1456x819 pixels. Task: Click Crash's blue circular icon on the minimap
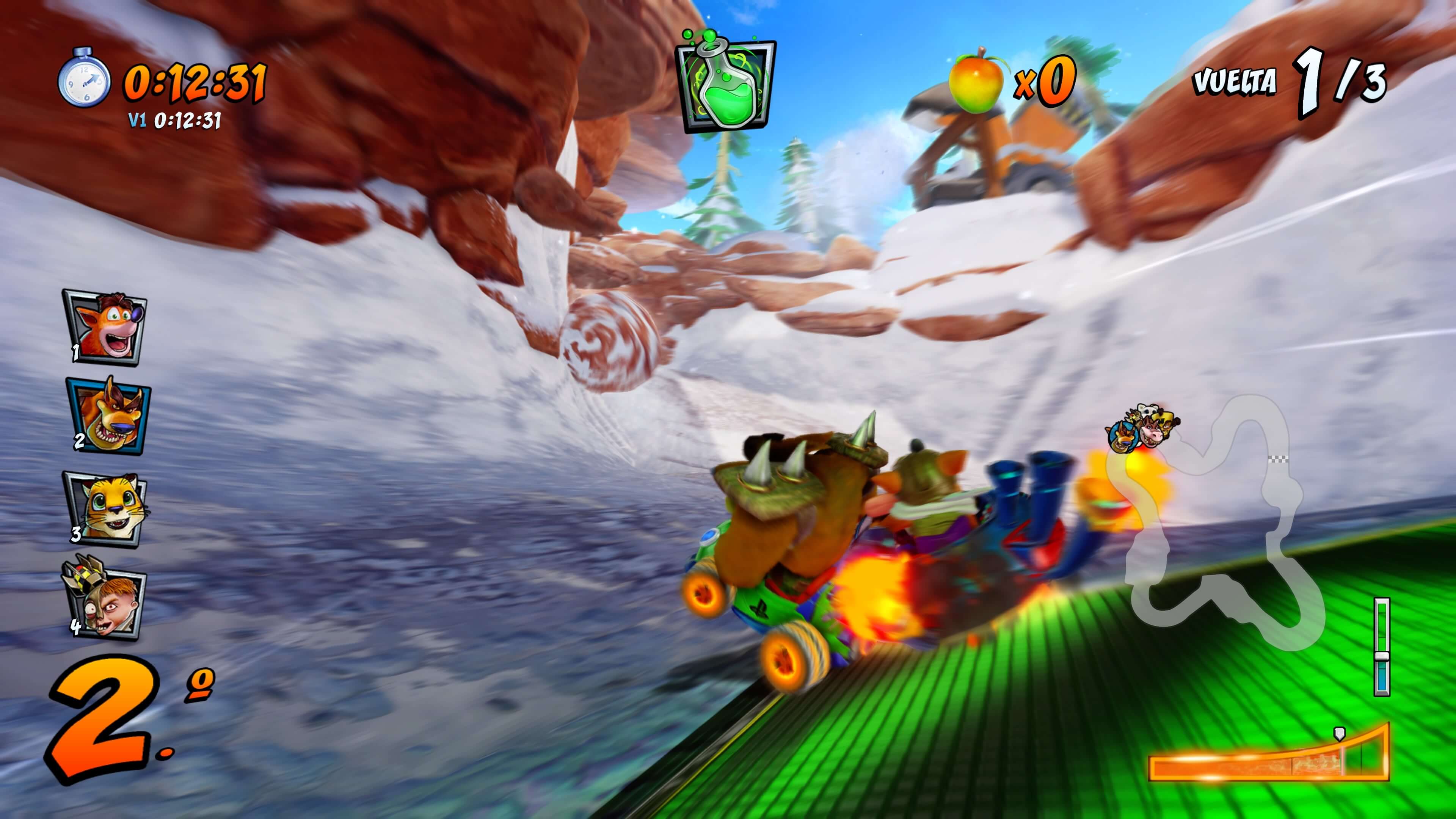tap(1123, 438)
